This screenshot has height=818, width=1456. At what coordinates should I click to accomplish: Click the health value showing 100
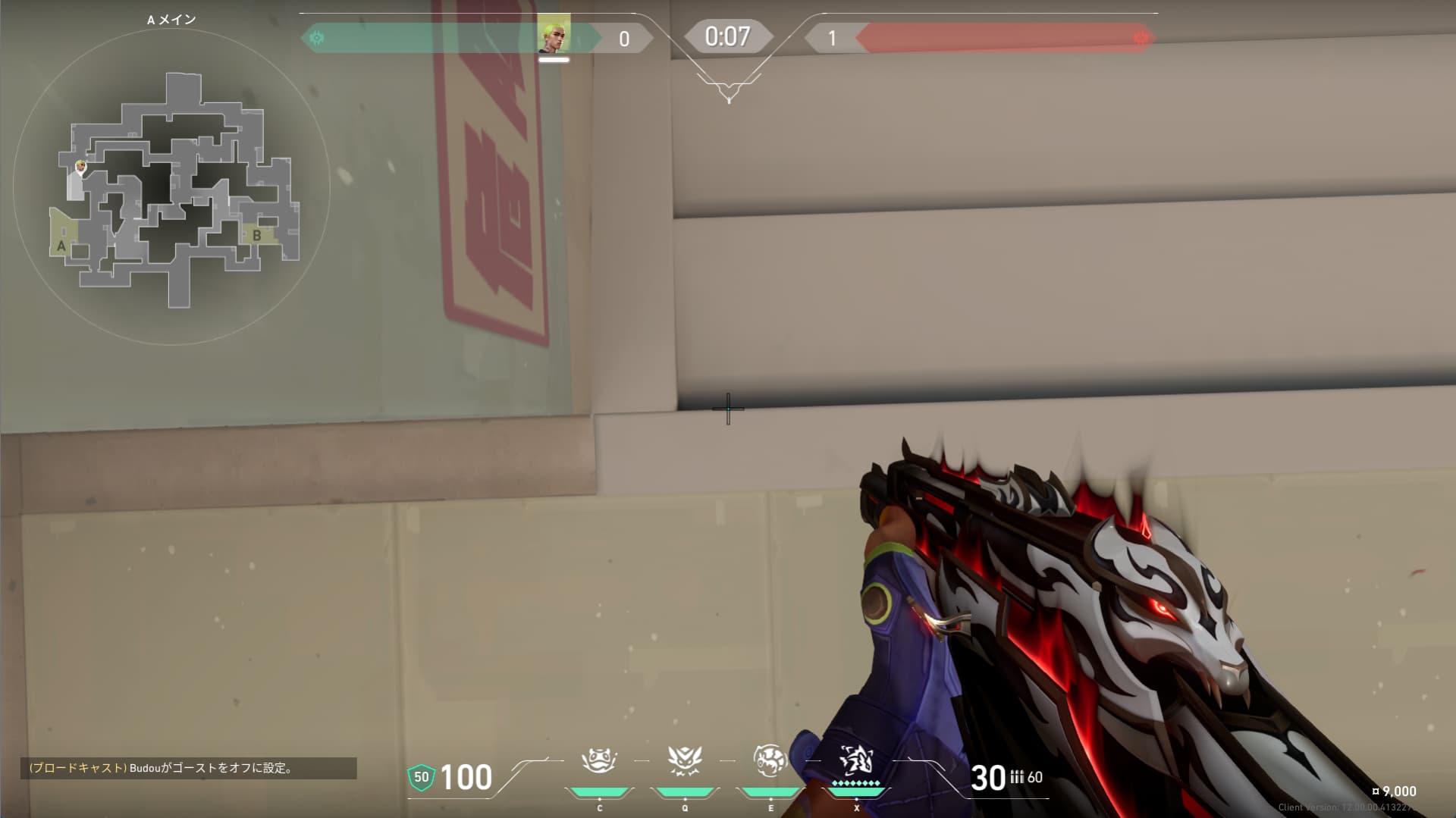point(467,778)
